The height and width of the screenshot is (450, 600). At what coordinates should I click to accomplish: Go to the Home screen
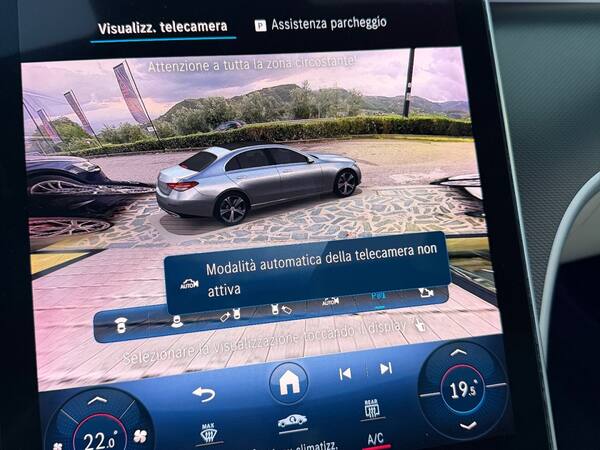click(289, 381)
